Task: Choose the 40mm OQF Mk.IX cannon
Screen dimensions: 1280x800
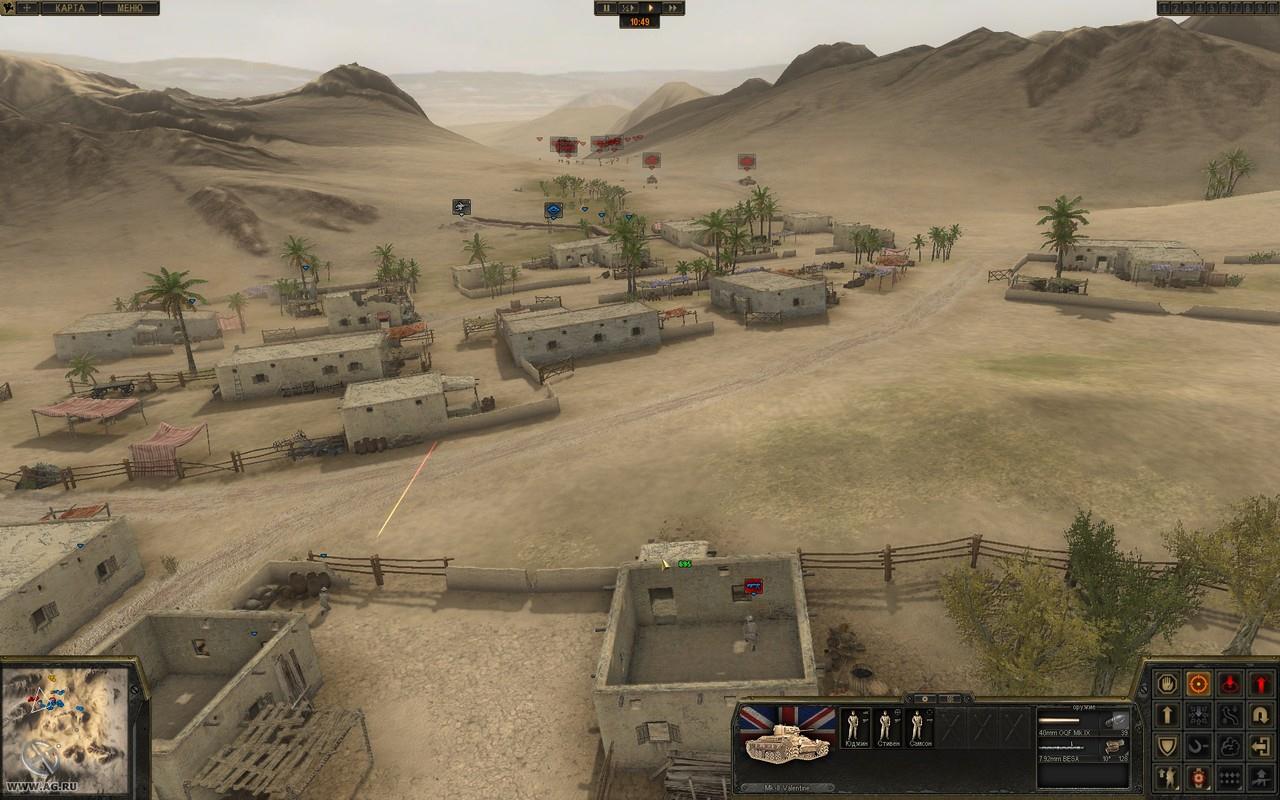Action: point(1082,726)
